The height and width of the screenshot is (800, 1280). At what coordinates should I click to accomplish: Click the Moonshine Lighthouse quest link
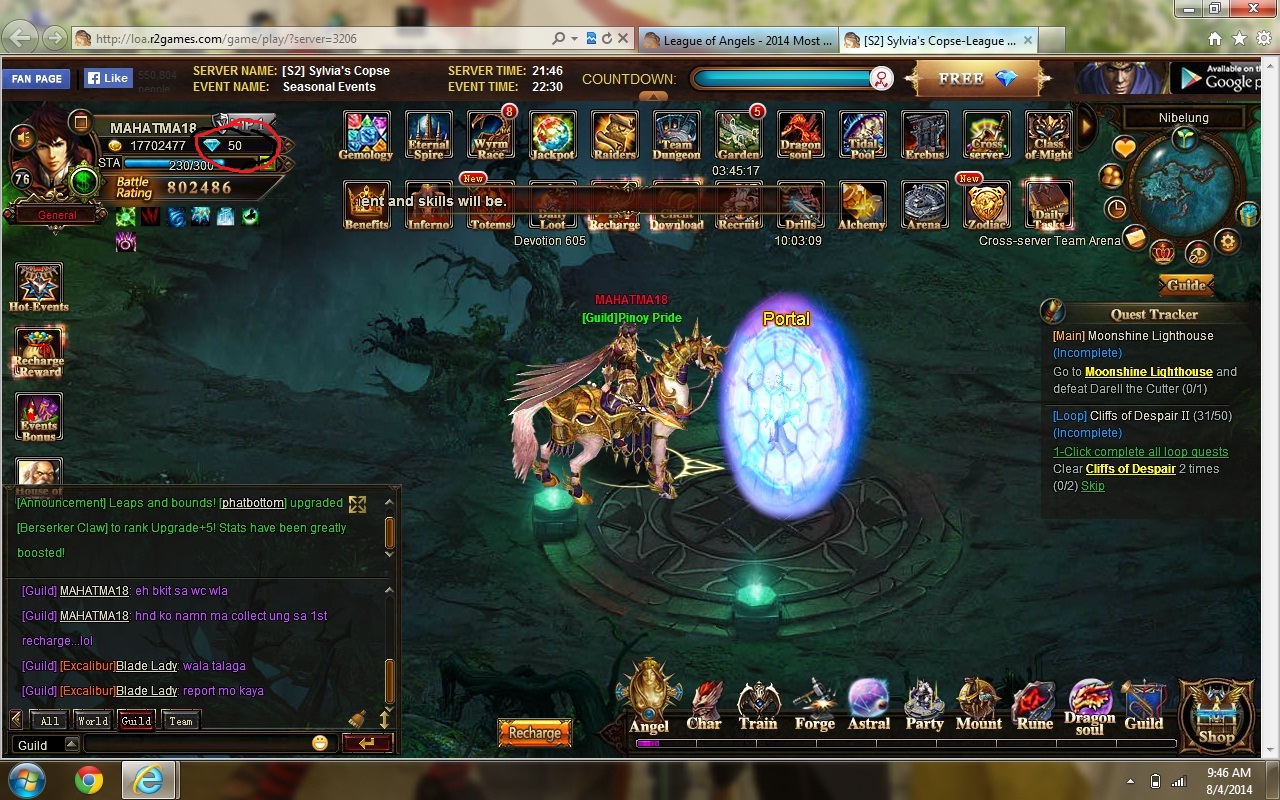click(x=1148, y=372)
